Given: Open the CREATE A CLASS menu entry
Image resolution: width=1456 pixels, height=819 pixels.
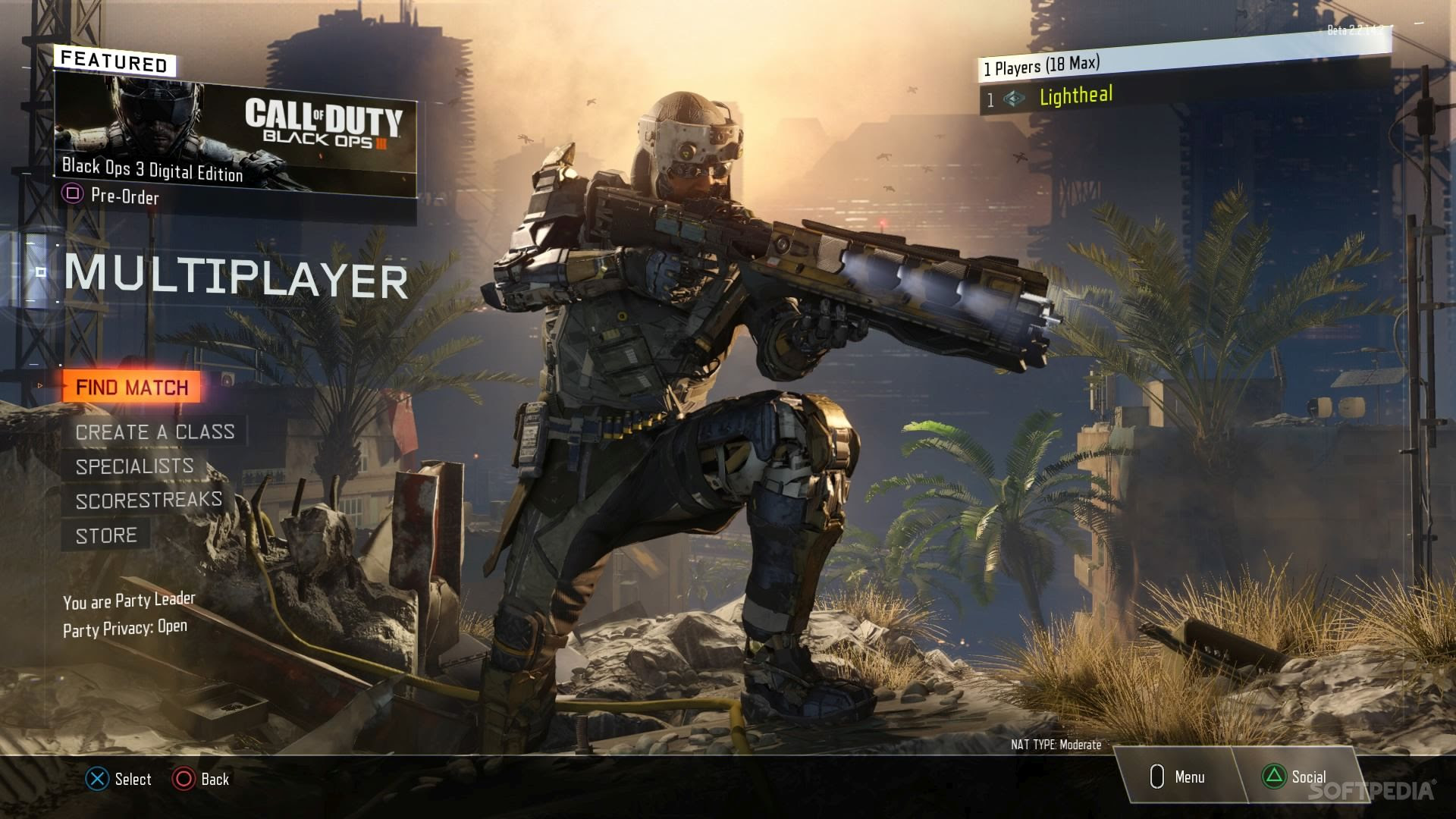Looking at the screenshot, I should coord(154,431).
